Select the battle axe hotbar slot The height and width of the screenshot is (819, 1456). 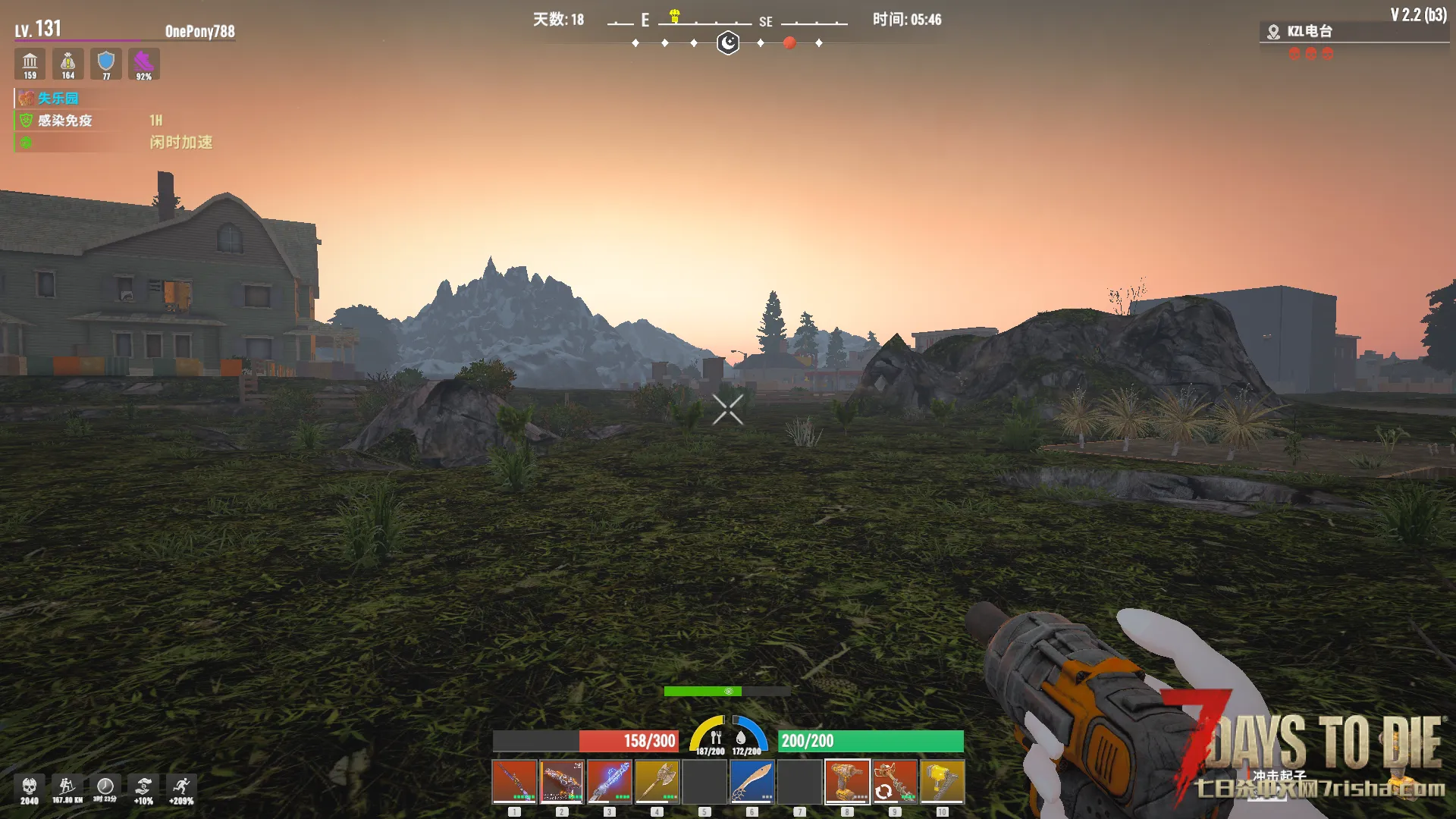657,781
